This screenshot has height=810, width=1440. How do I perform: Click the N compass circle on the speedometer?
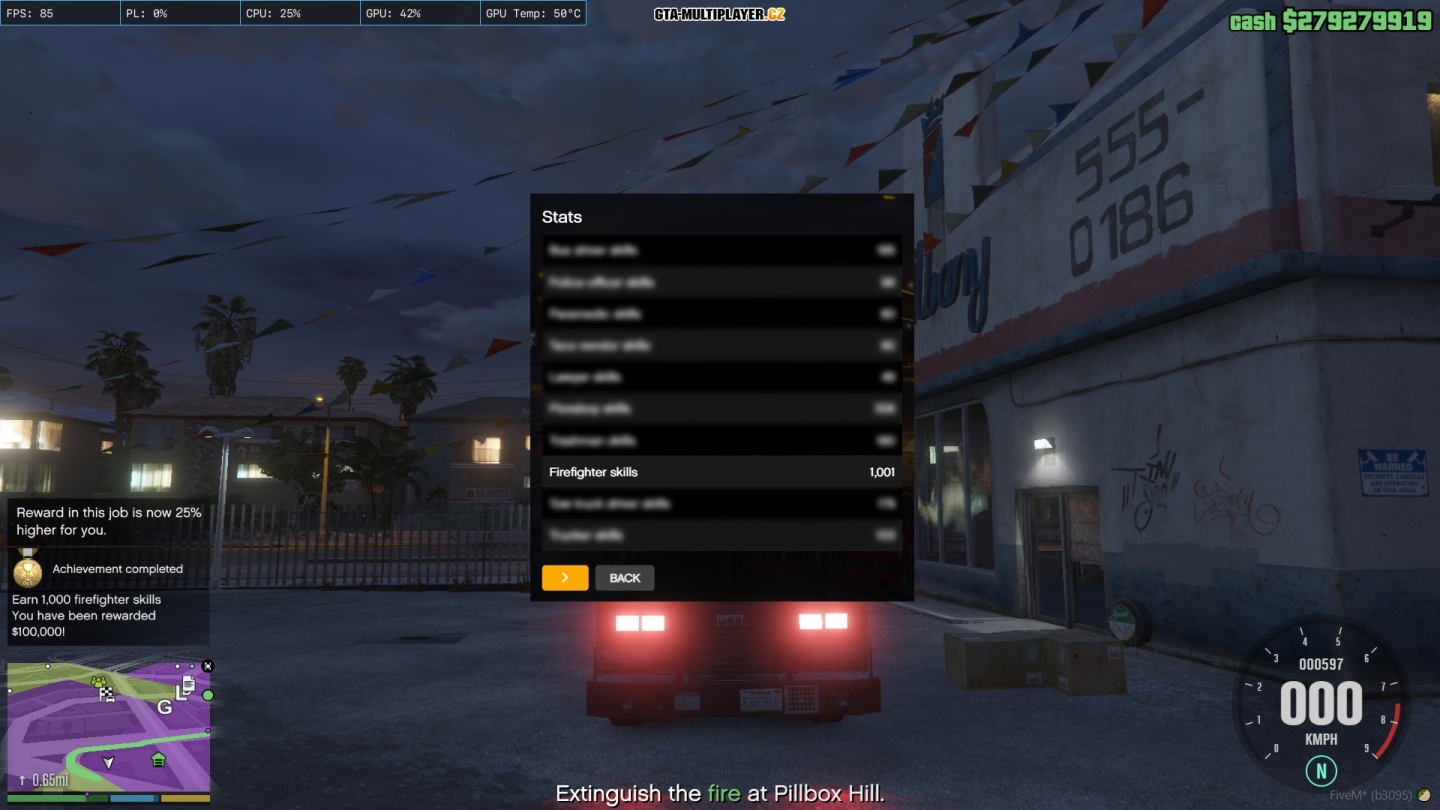[1321, 771]
